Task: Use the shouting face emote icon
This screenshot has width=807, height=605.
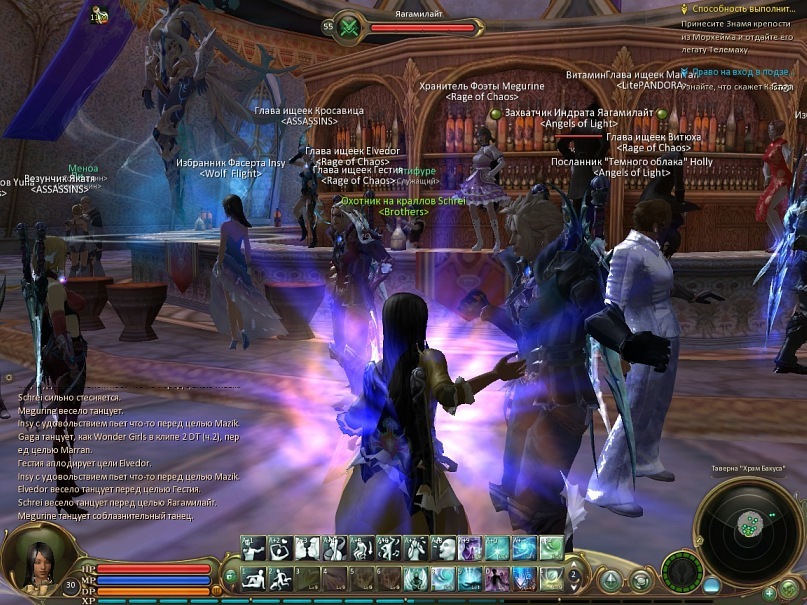Action: pos(442,549)
